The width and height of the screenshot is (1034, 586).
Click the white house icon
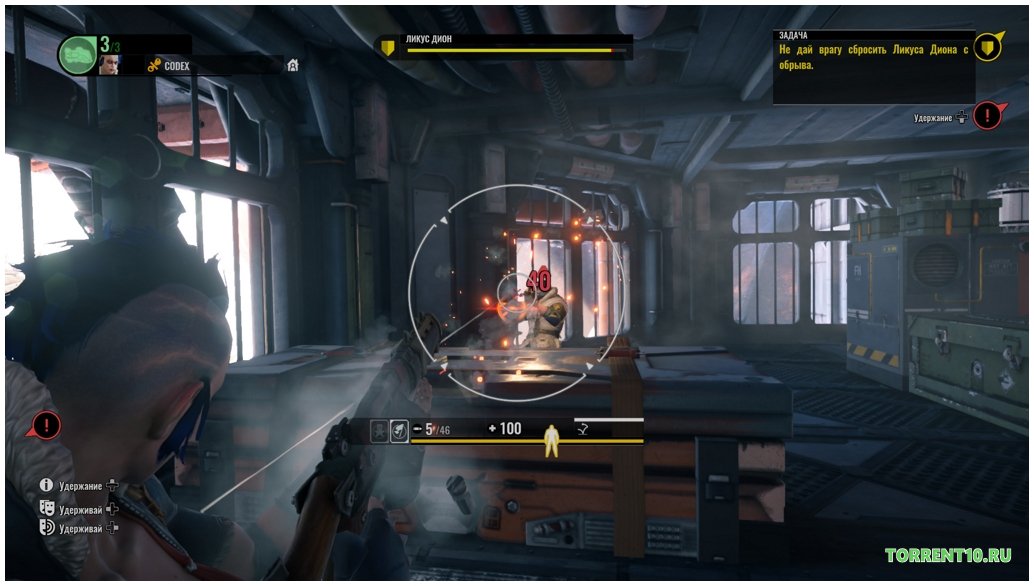293,66
